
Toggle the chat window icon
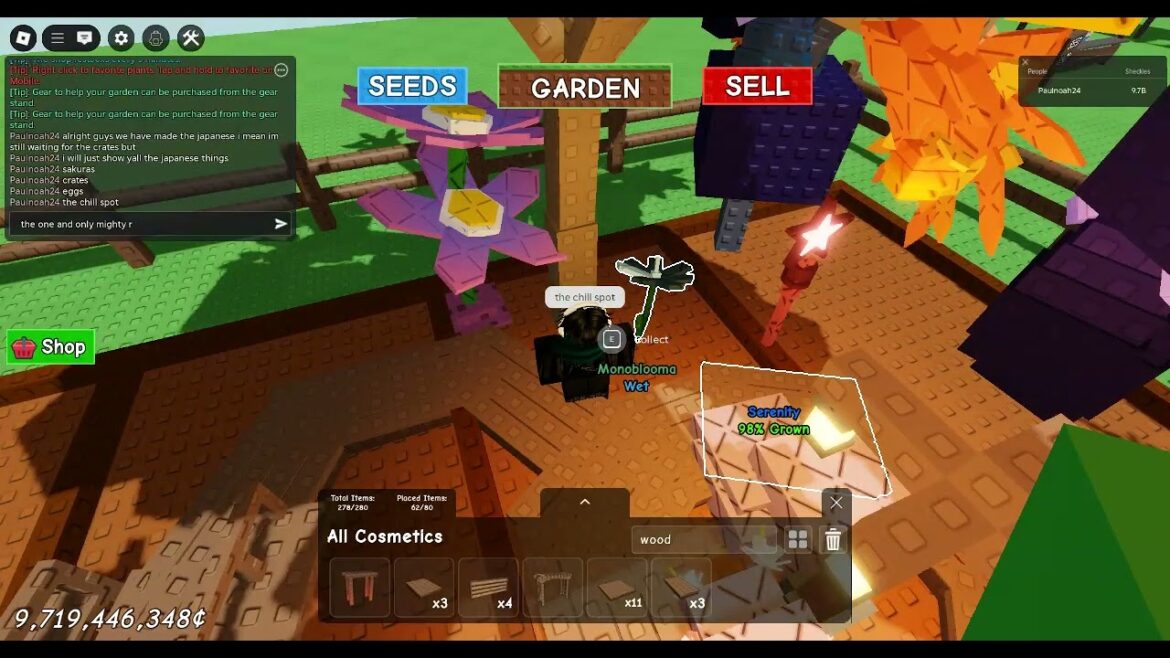[x=86, y=38]
